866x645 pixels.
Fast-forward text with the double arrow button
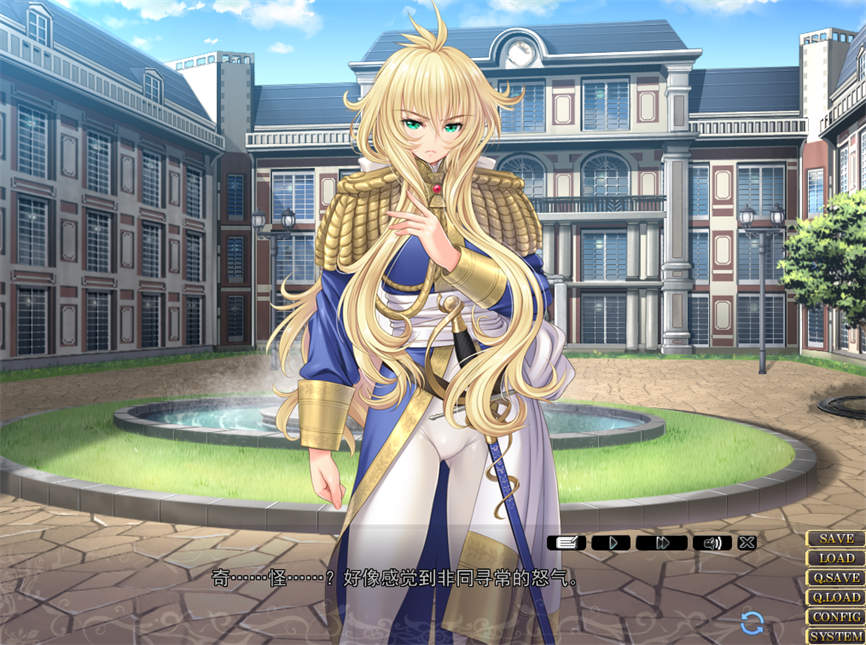tap(662, 543)
